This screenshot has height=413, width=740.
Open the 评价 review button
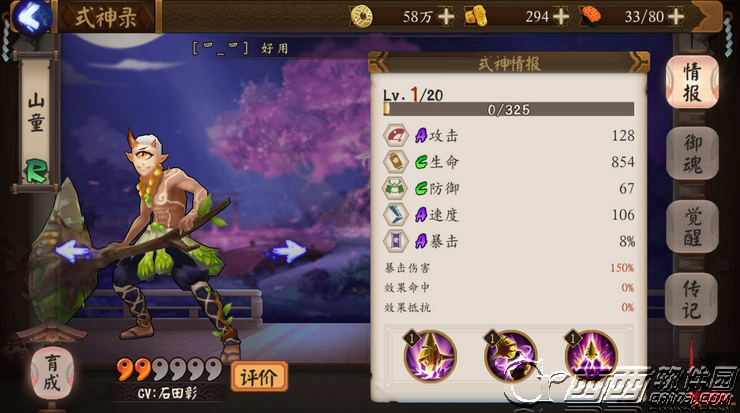[x=258, y=377]
